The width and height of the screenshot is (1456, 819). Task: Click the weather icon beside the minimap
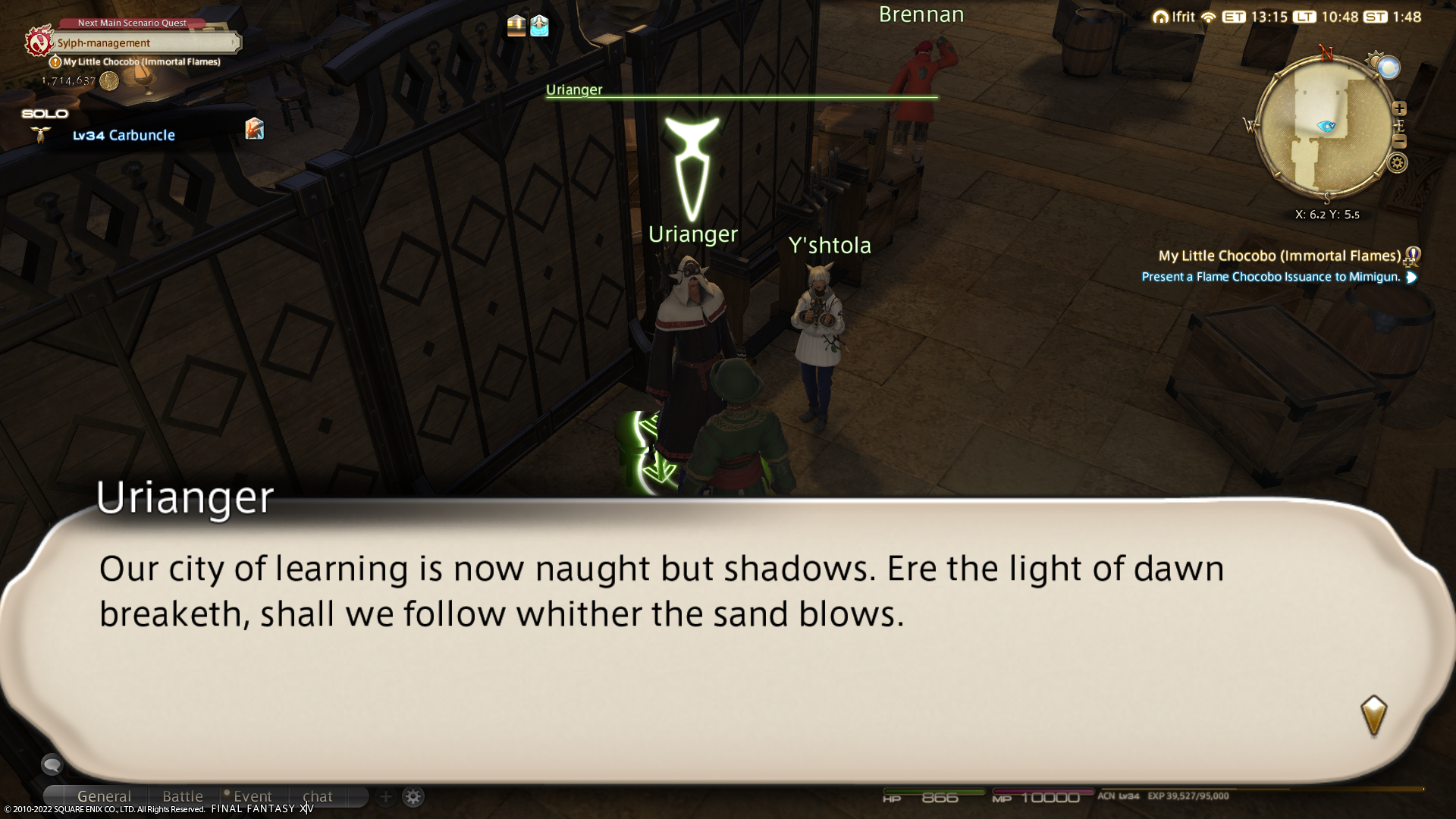[x=1389, y=69]
